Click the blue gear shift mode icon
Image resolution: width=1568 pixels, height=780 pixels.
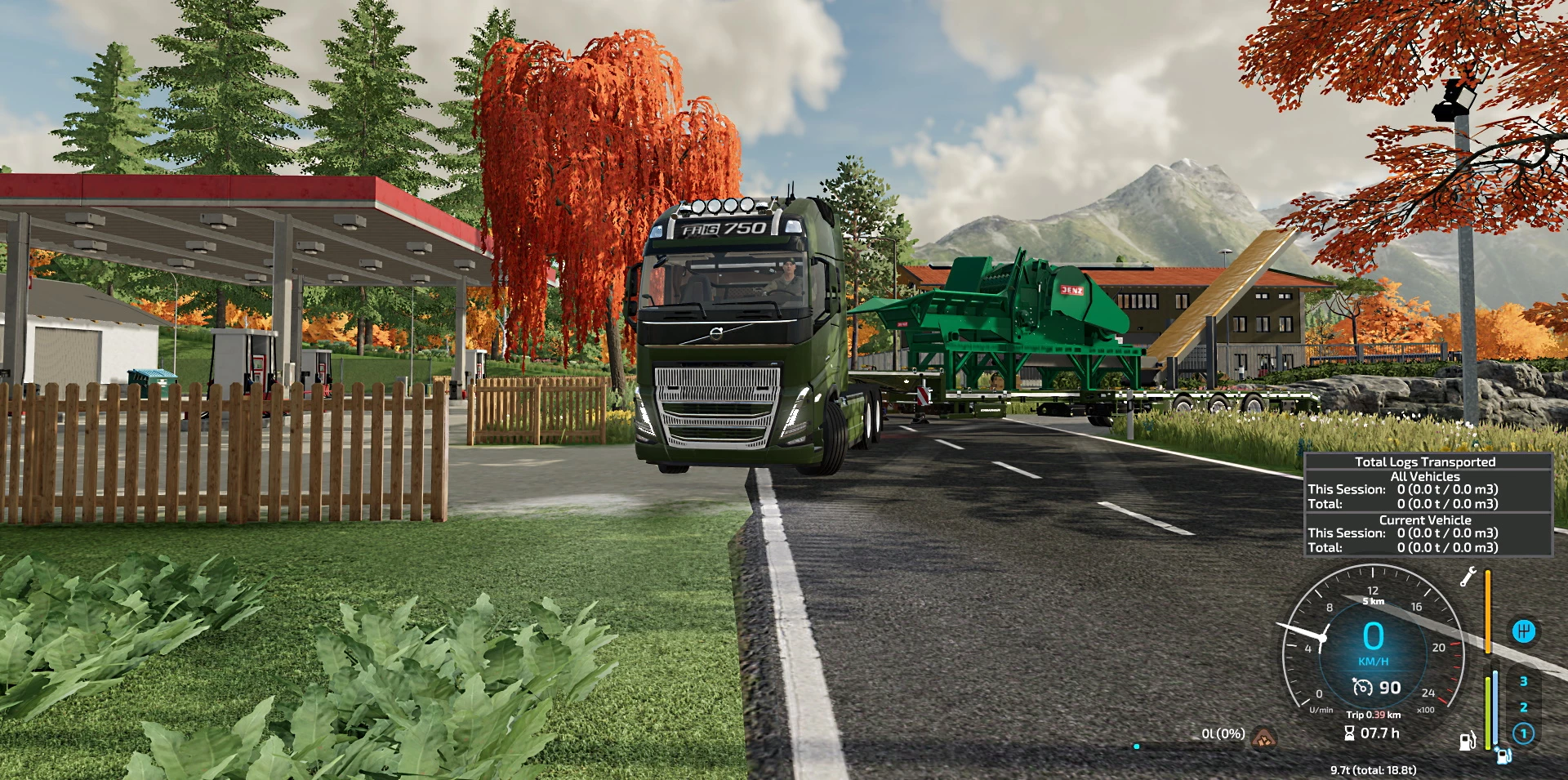pos(1523,631)
